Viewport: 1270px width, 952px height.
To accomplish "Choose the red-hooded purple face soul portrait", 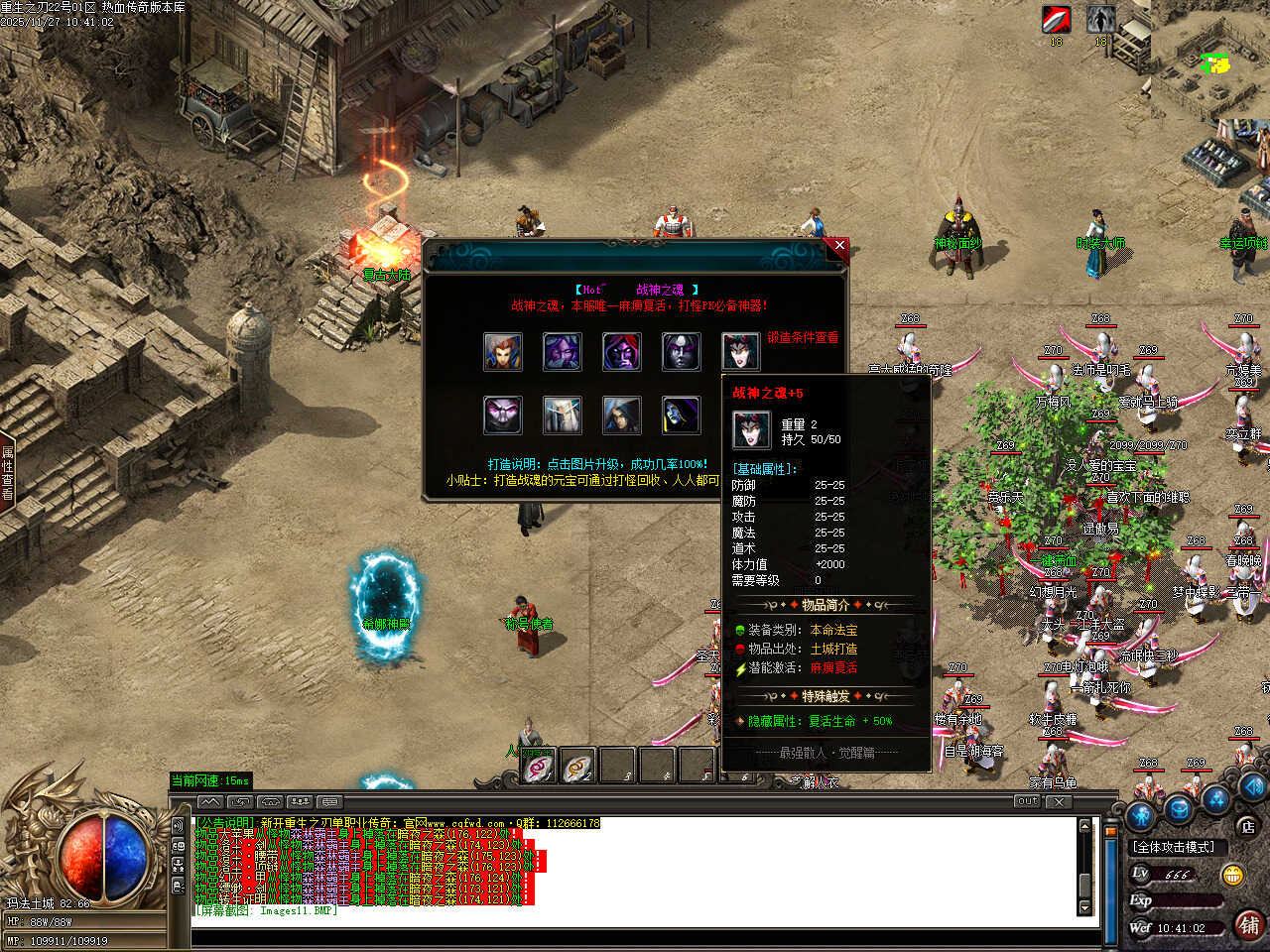I will tap(622, 352).
